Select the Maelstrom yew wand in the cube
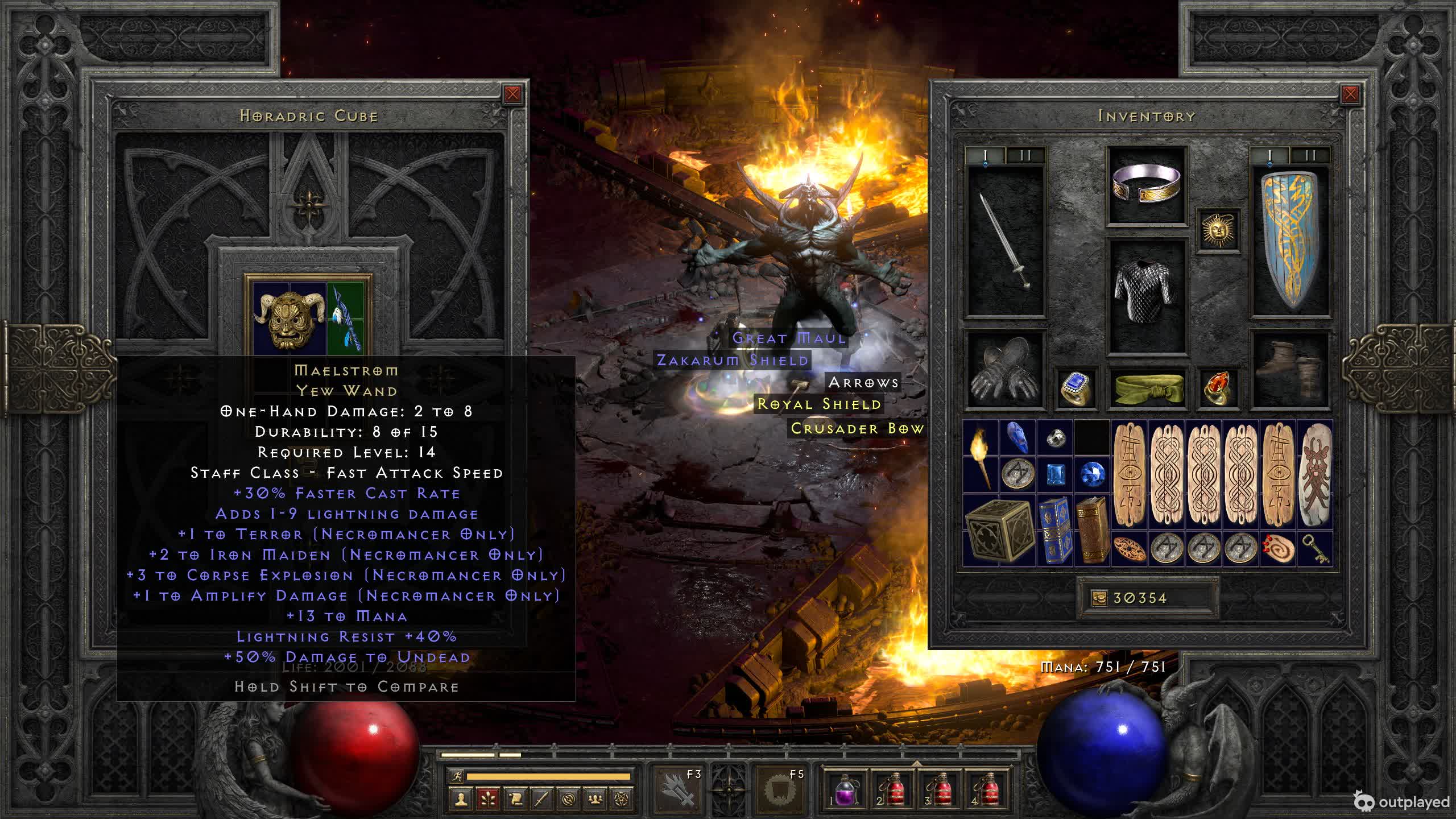Image resolution: width=1456 pixels, height=819 pixels. click(x=346, y=317)
